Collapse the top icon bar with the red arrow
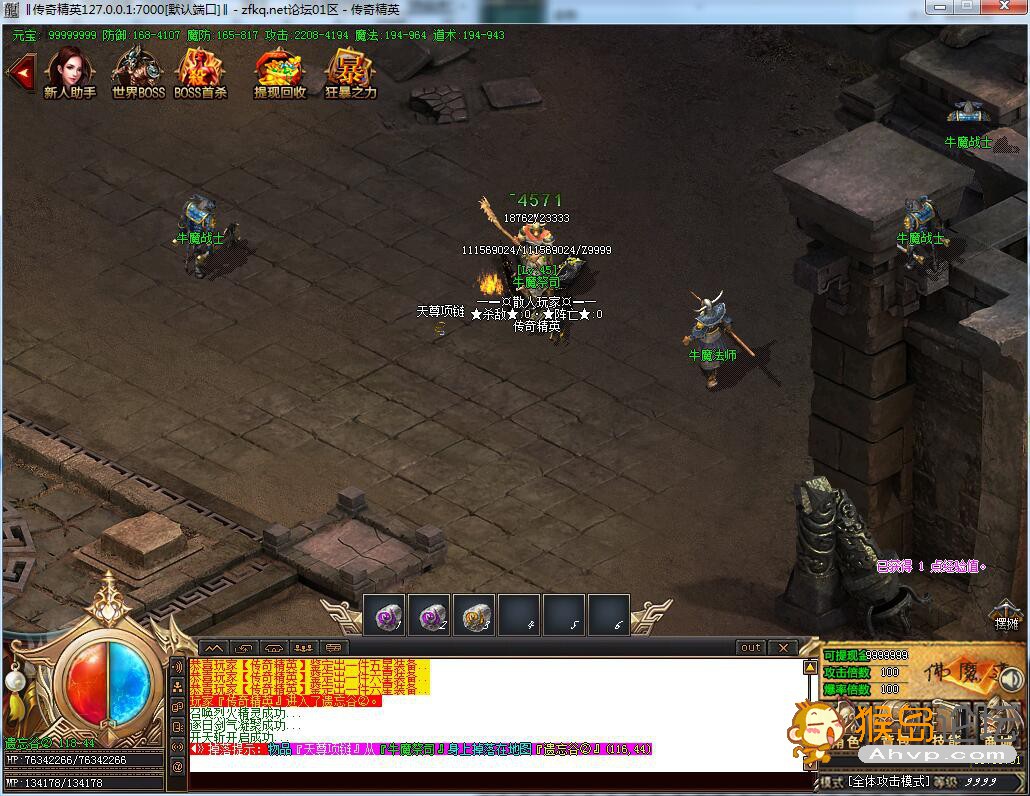This screenshot has height=796, width=1030. [x=19, y=72]
